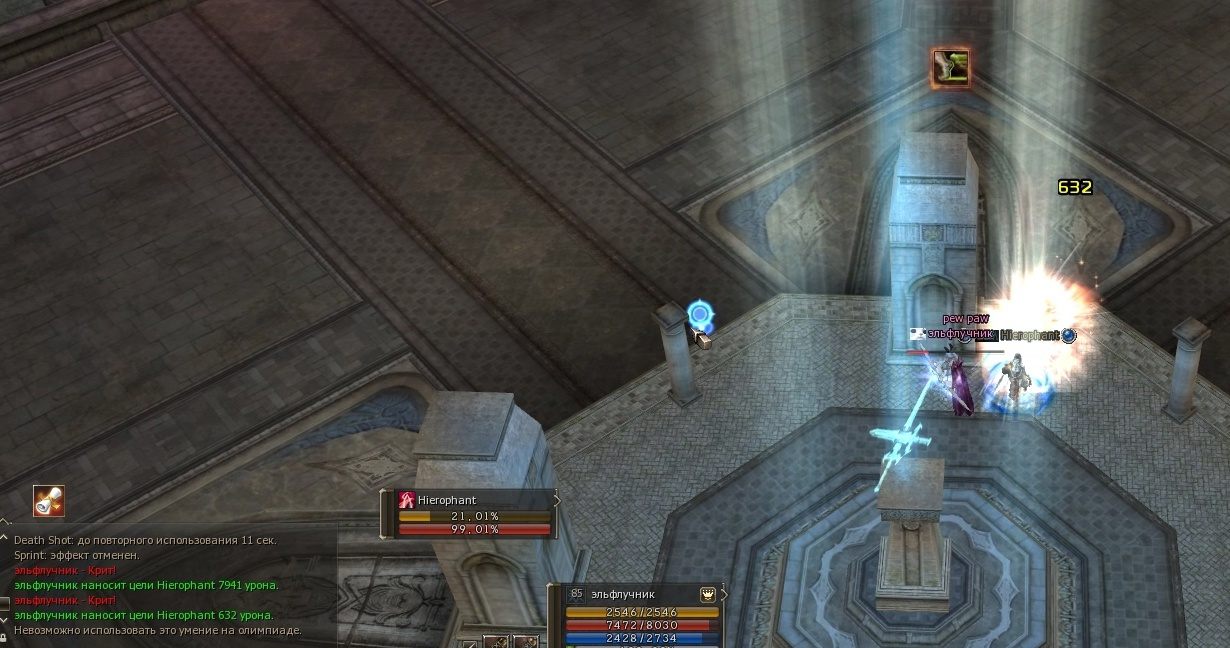
Task: Click the эльфлучник player status panel
Action: pos(638,612)
